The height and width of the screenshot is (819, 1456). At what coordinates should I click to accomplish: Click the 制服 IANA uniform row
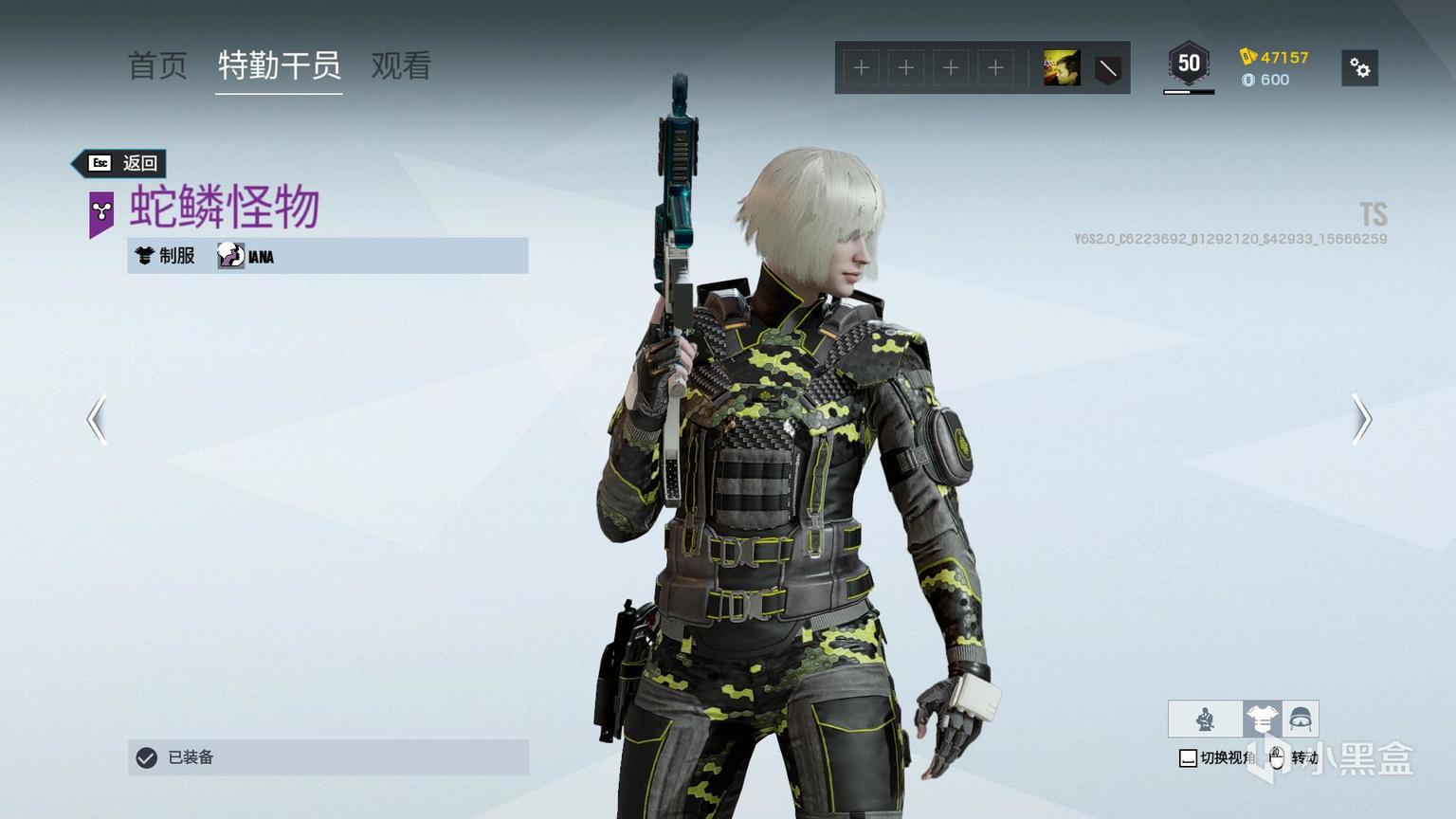coord(327,256)
